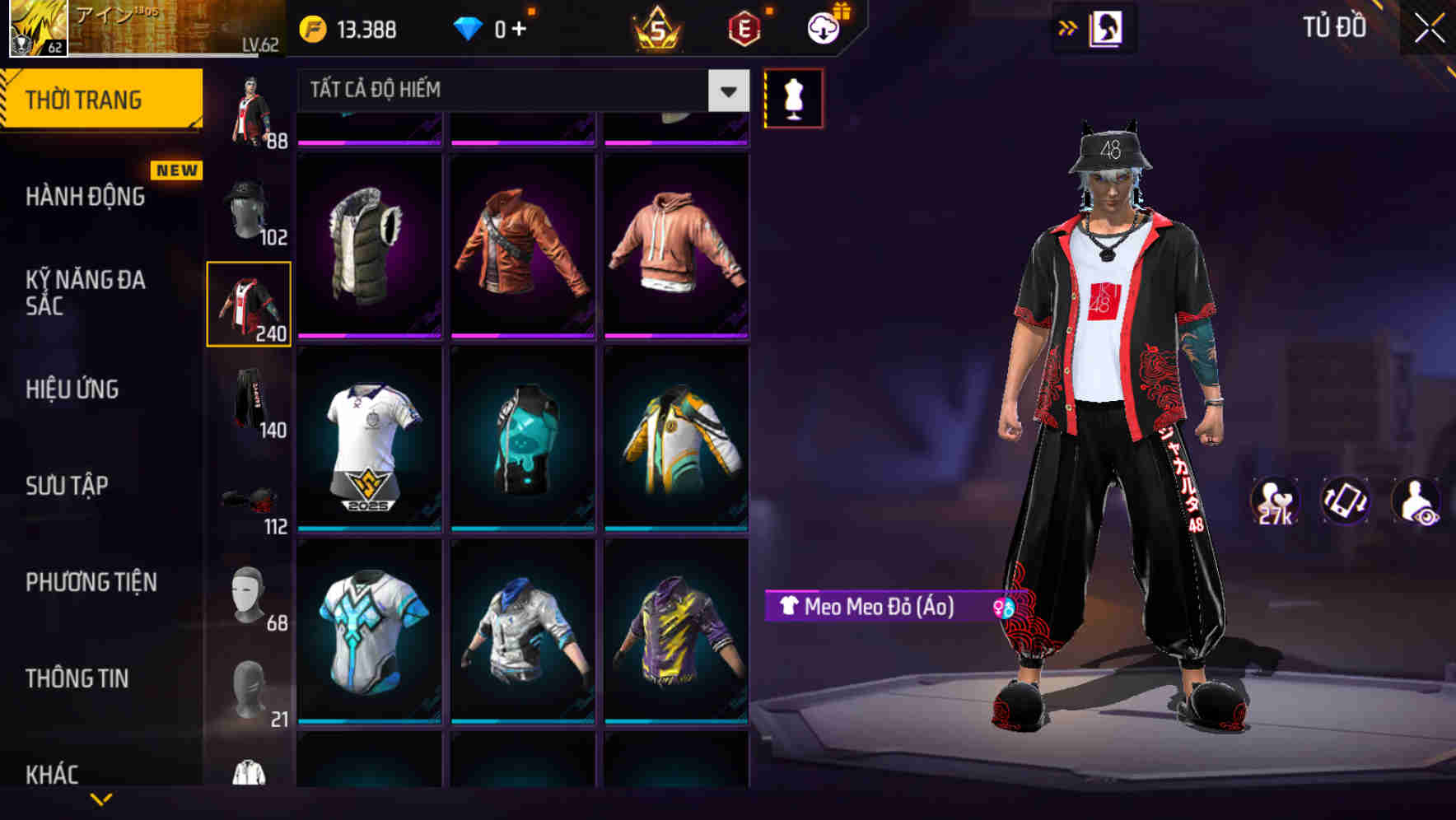Screen dimensions: 1456x820
Task: Click the diamond 0+ top-up button
Action: (x=494, y=28)
